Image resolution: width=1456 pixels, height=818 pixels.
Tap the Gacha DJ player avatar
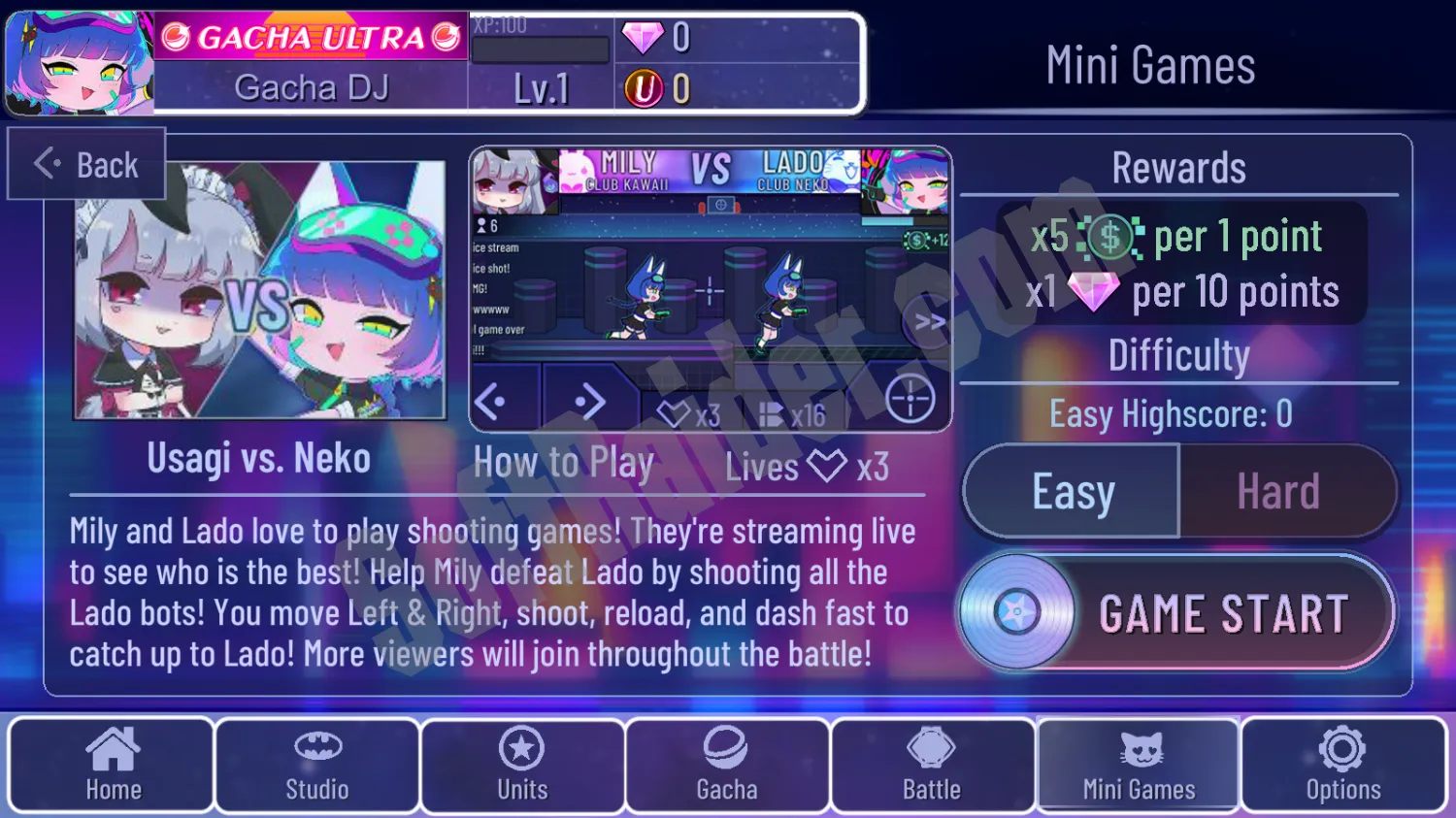click(x=79, y=63)
